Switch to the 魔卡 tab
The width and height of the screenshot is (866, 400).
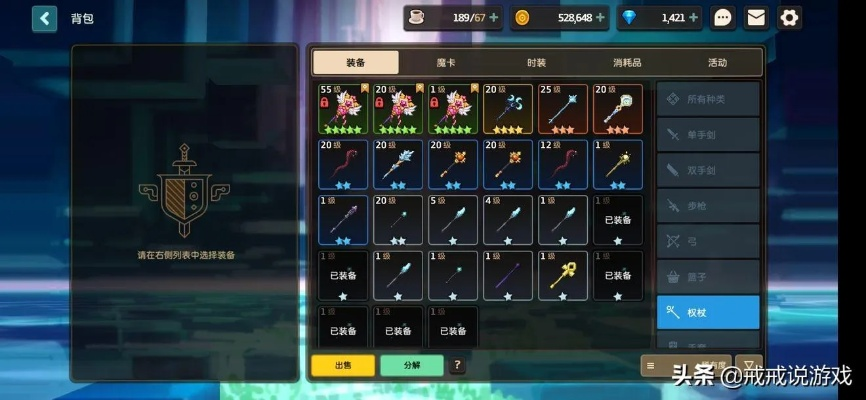(446, 62)
